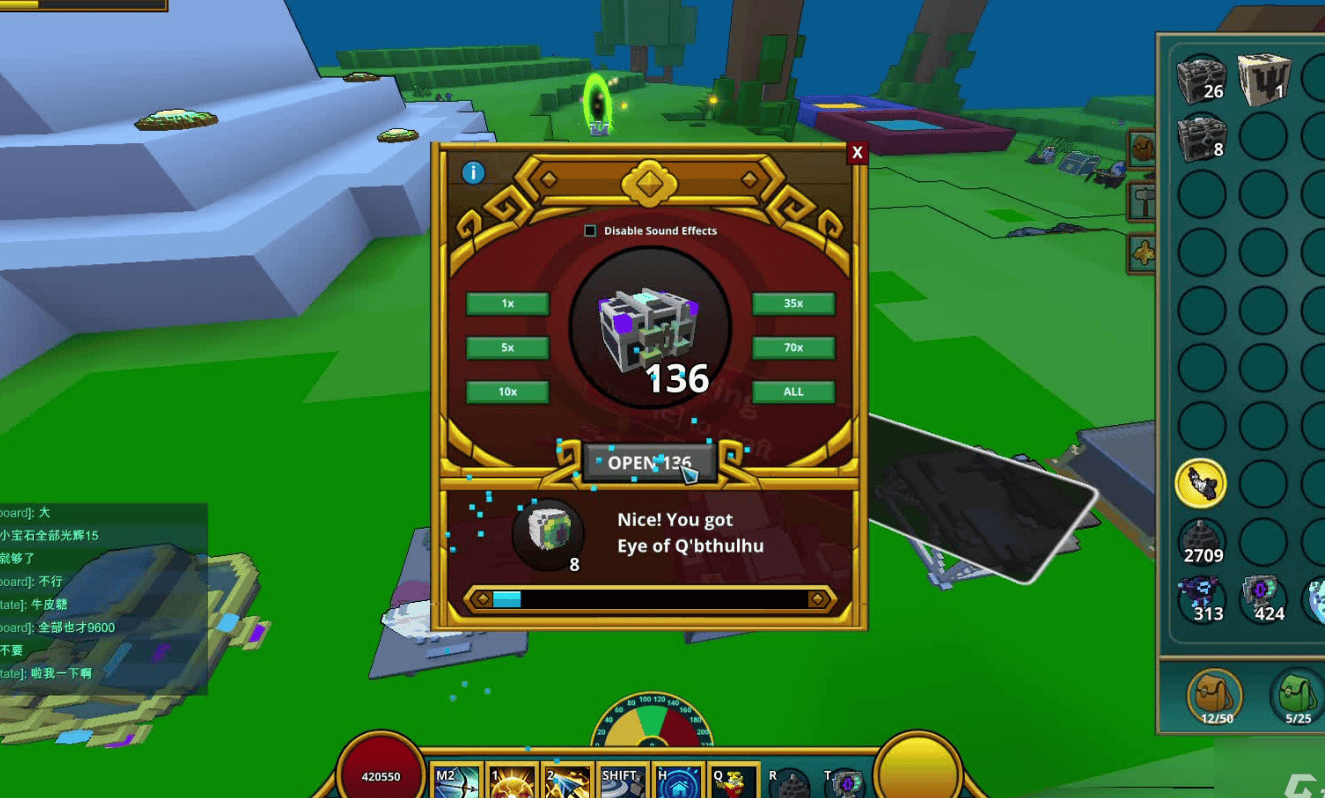
Task: Select the highlighted yellow inventory slot
Action: tap(1201, 484)
